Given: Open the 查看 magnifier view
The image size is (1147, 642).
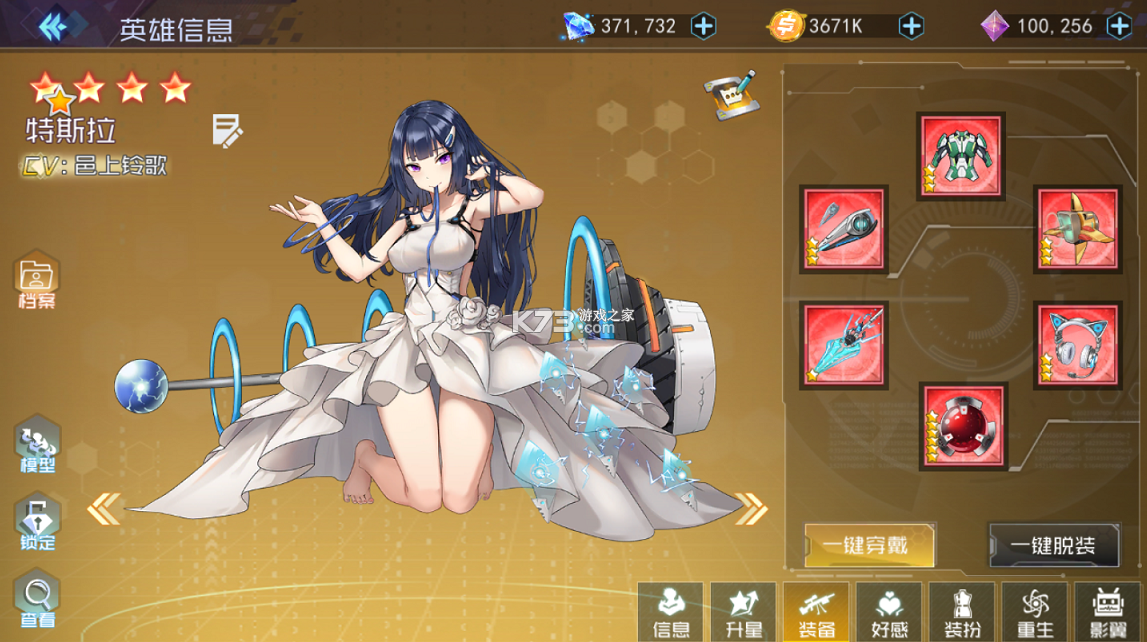Looking at the screenshot, I should (x=38, y=600).
